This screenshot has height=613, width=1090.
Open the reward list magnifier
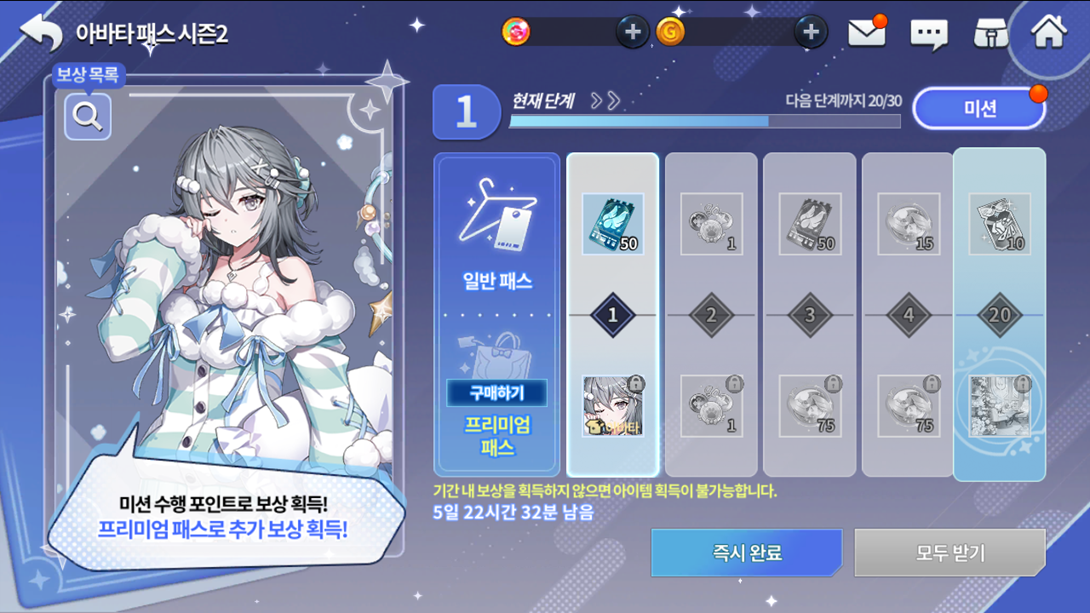click(88, 116)
